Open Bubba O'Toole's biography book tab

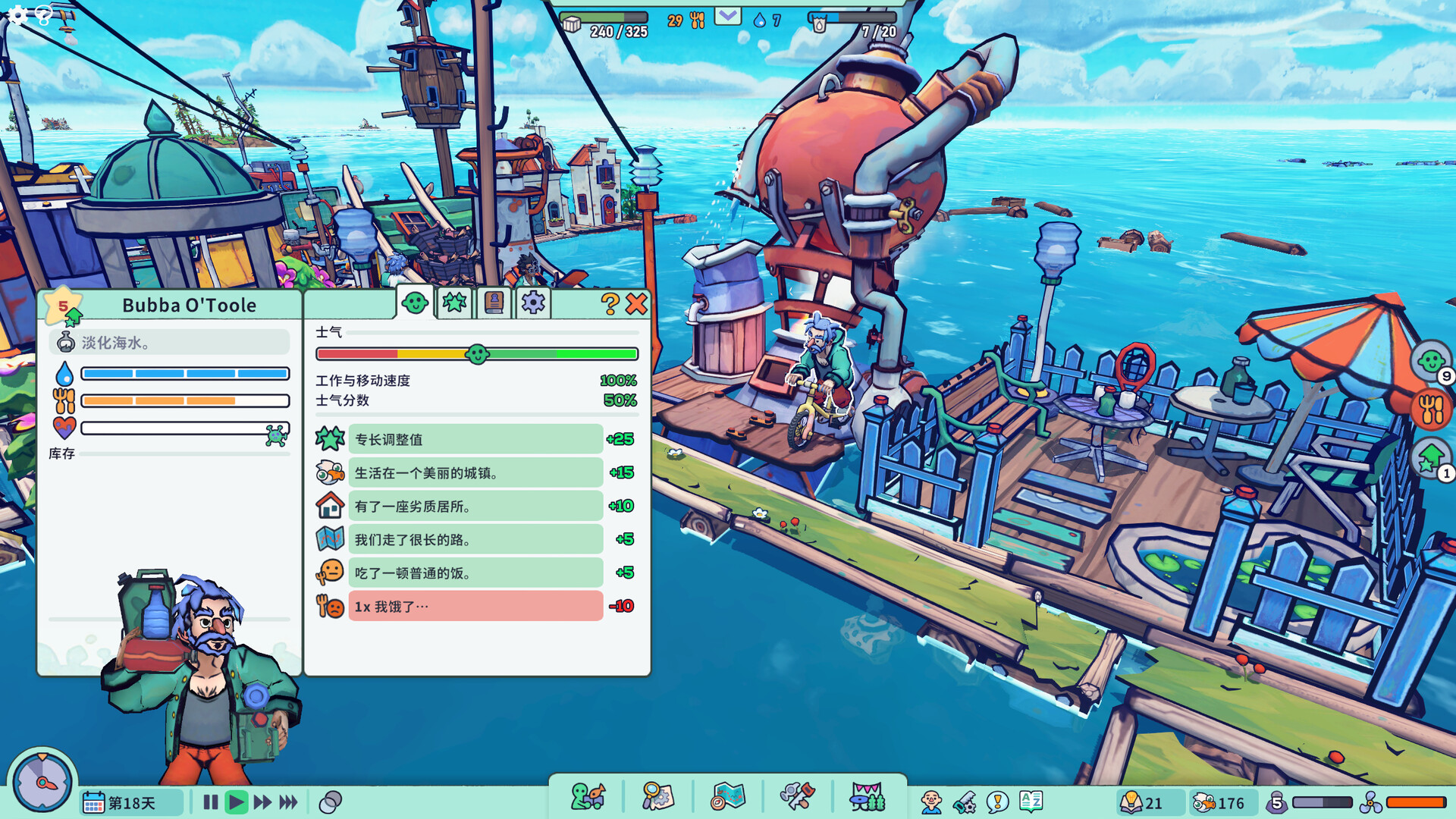[493, 303]
